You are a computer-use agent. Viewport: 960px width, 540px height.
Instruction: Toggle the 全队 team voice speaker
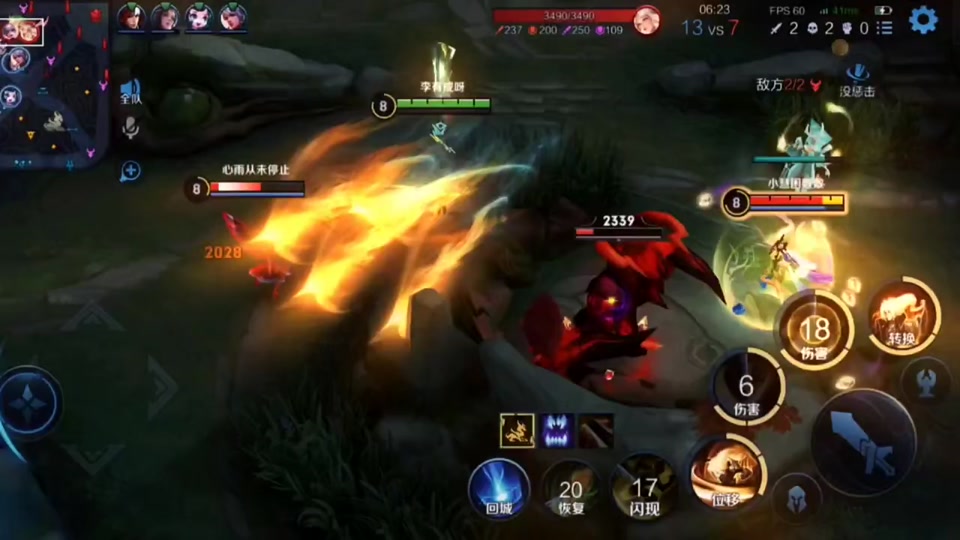pyautogui.click(x=130, y=91)
